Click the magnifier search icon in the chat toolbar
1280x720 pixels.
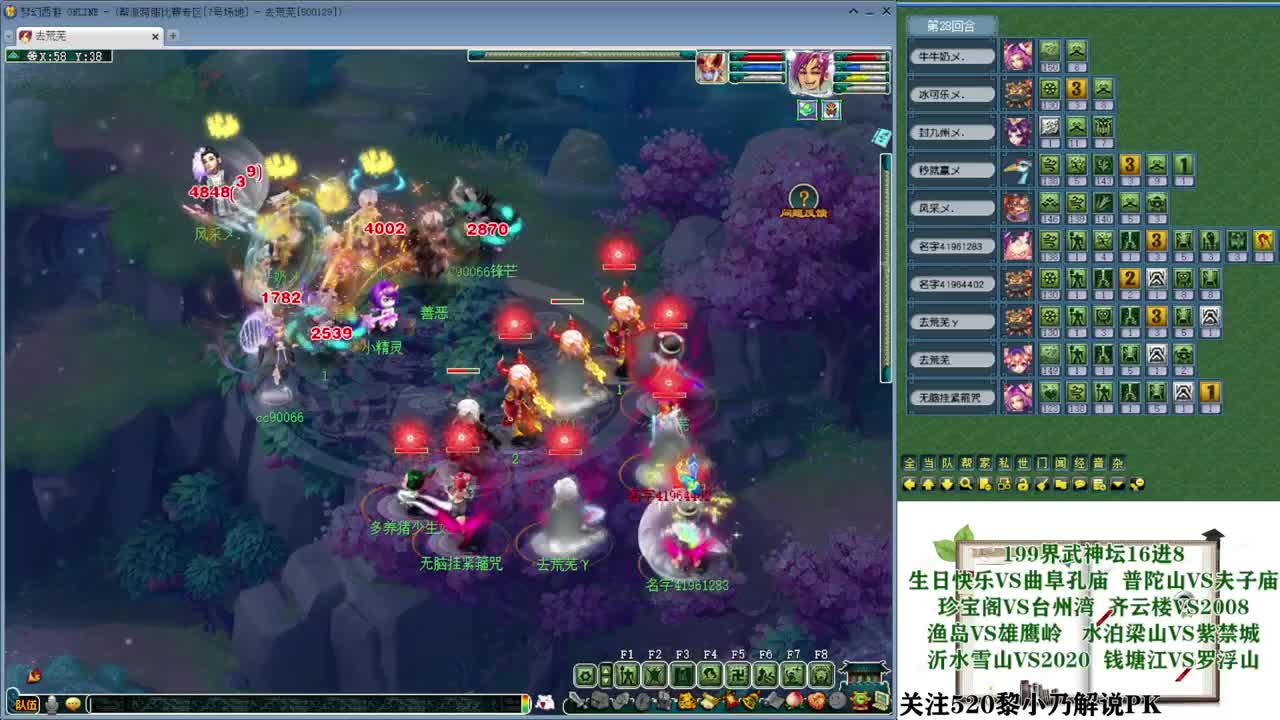(x=966, y=483)
